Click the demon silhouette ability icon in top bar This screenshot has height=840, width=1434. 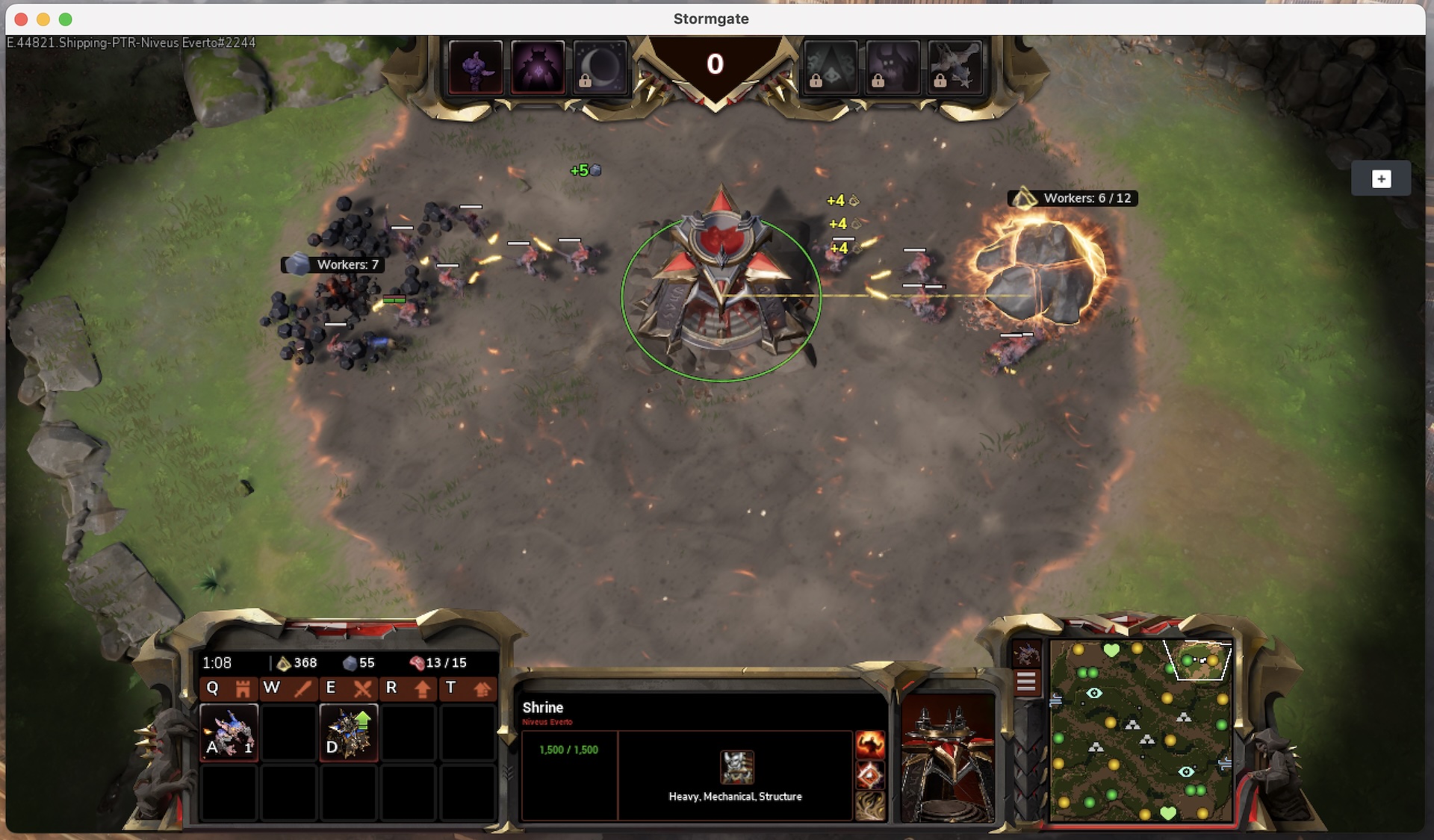[538, 69]
